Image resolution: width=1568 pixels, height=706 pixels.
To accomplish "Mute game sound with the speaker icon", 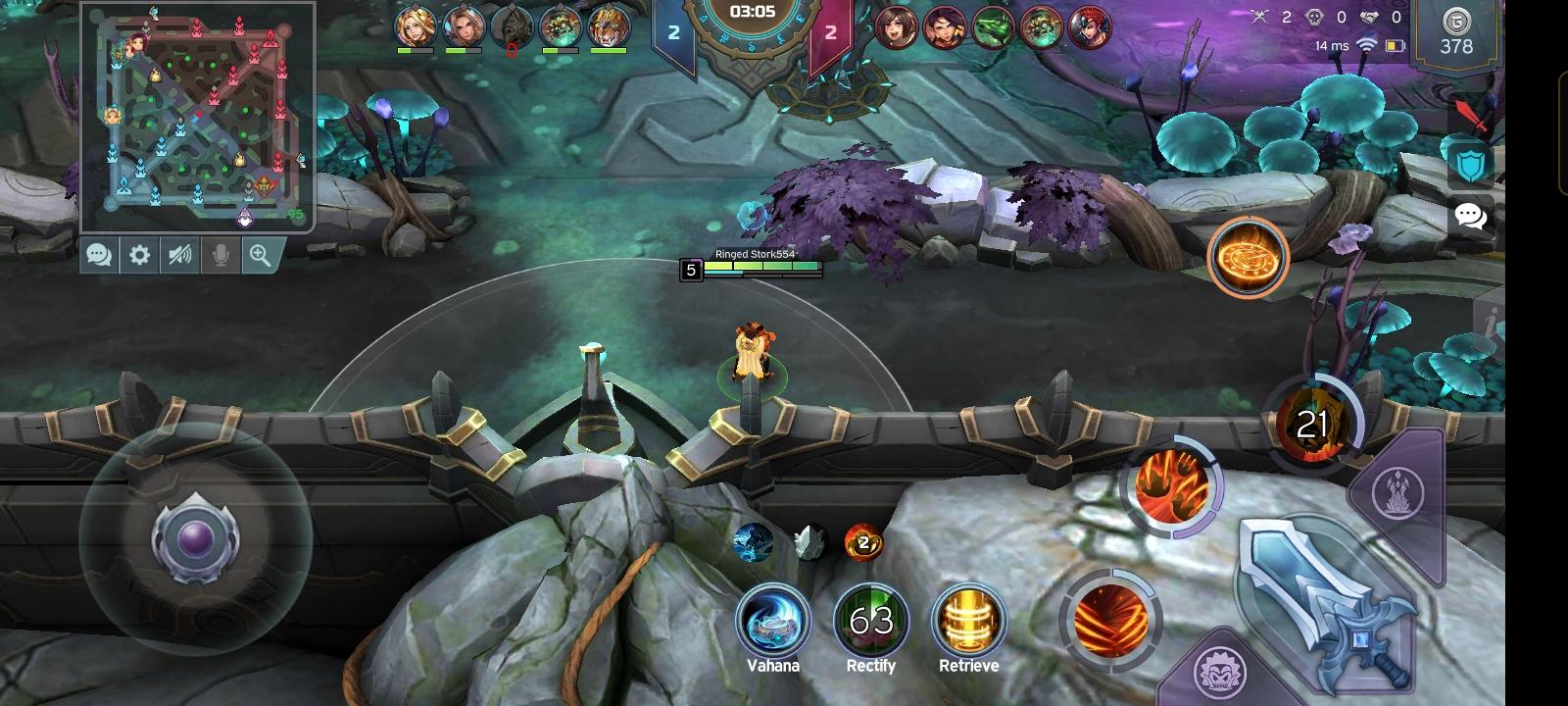I will tap(178, 255).
